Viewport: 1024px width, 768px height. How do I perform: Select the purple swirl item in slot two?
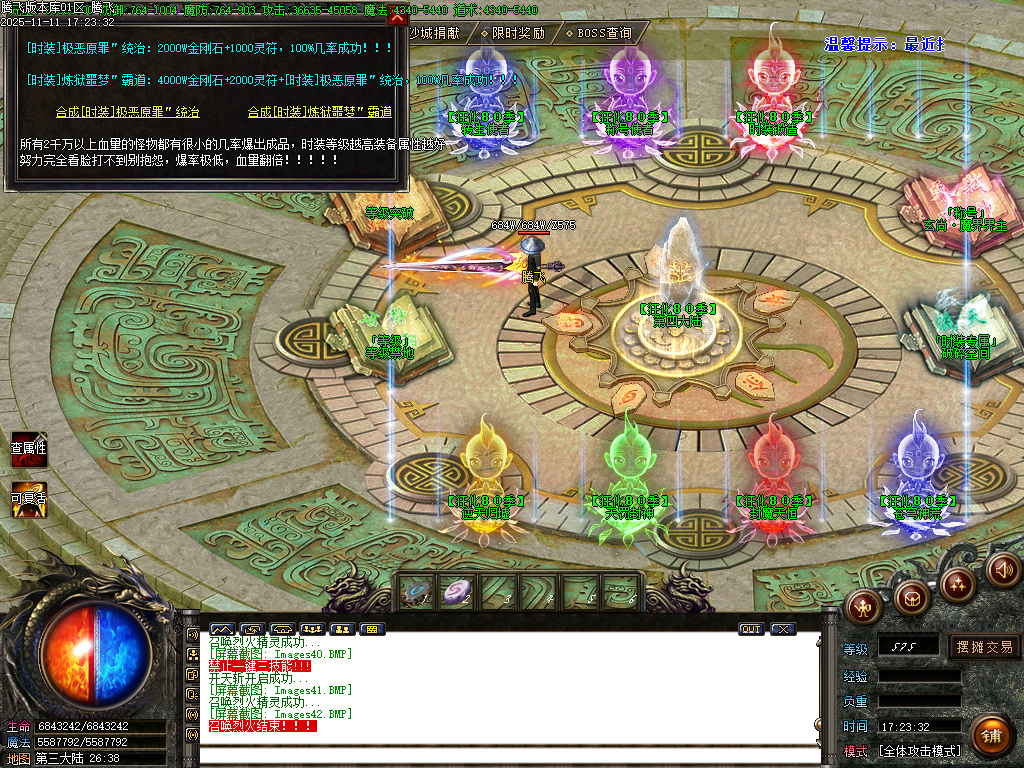coord(458,593)
